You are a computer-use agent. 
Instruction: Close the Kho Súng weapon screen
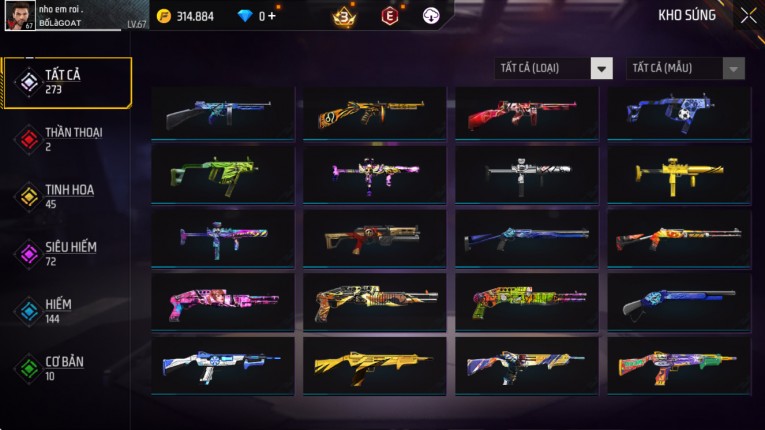tap(748, 16)
